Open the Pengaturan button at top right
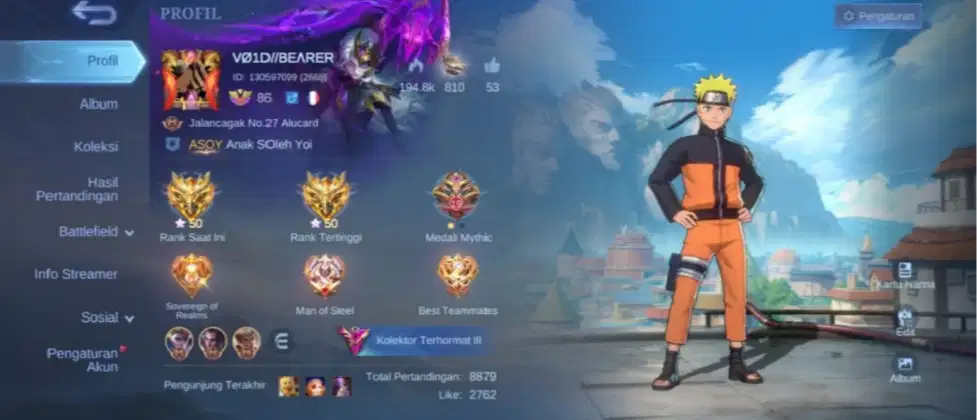The height and width of the screenshot is (420, 977). [877, 16]
